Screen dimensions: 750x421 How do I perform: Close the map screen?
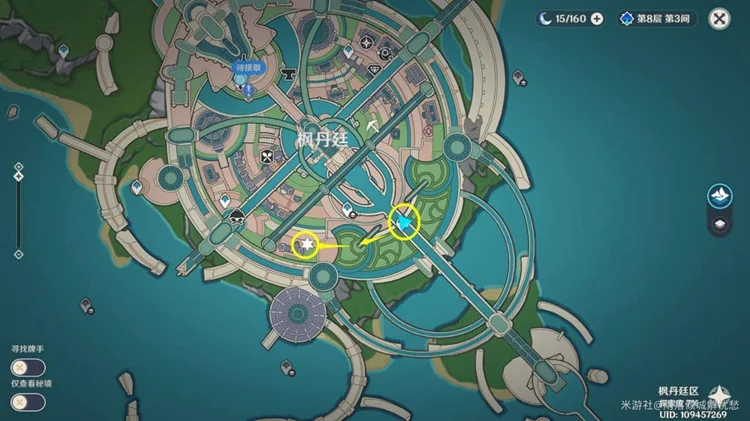[x=719, y=18]
